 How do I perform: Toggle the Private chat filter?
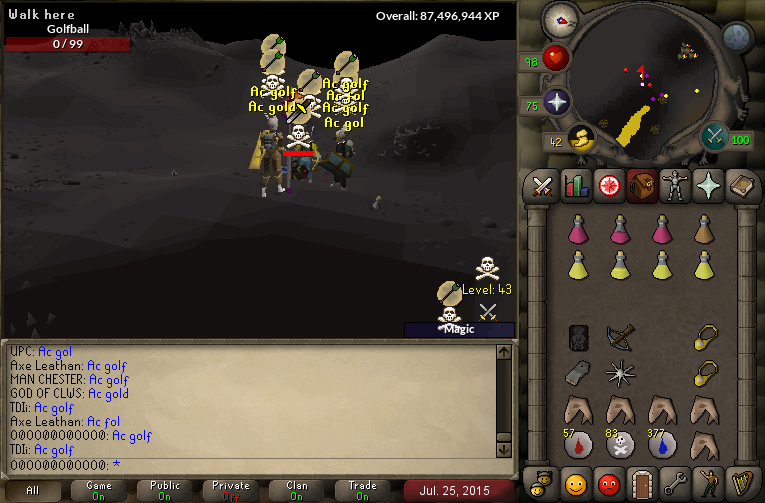[x=231, y=490]
